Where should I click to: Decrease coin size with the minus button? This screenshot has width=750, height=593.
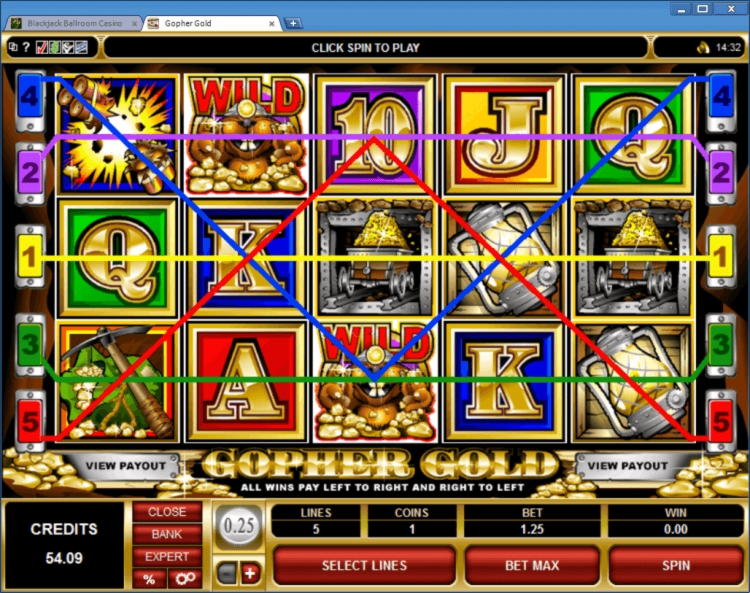[x=228, y=573]
